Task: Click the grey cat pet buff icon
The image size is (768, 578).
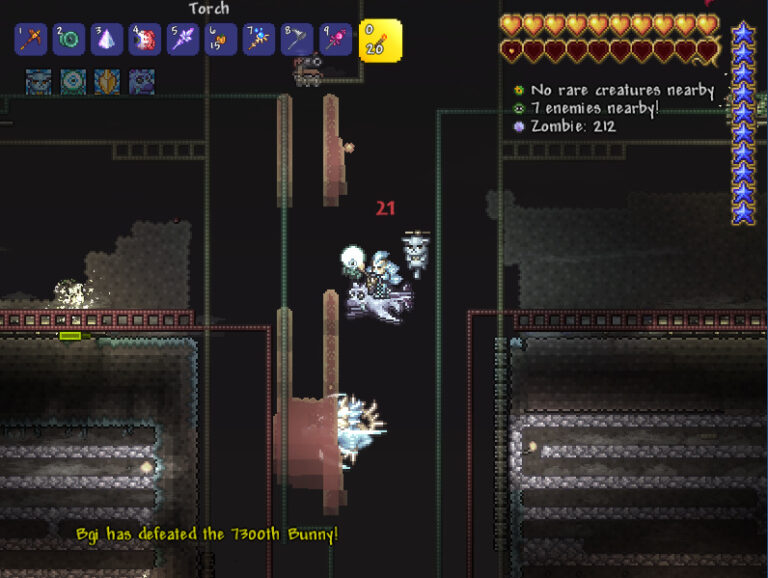Action: (x=38, y=81)
